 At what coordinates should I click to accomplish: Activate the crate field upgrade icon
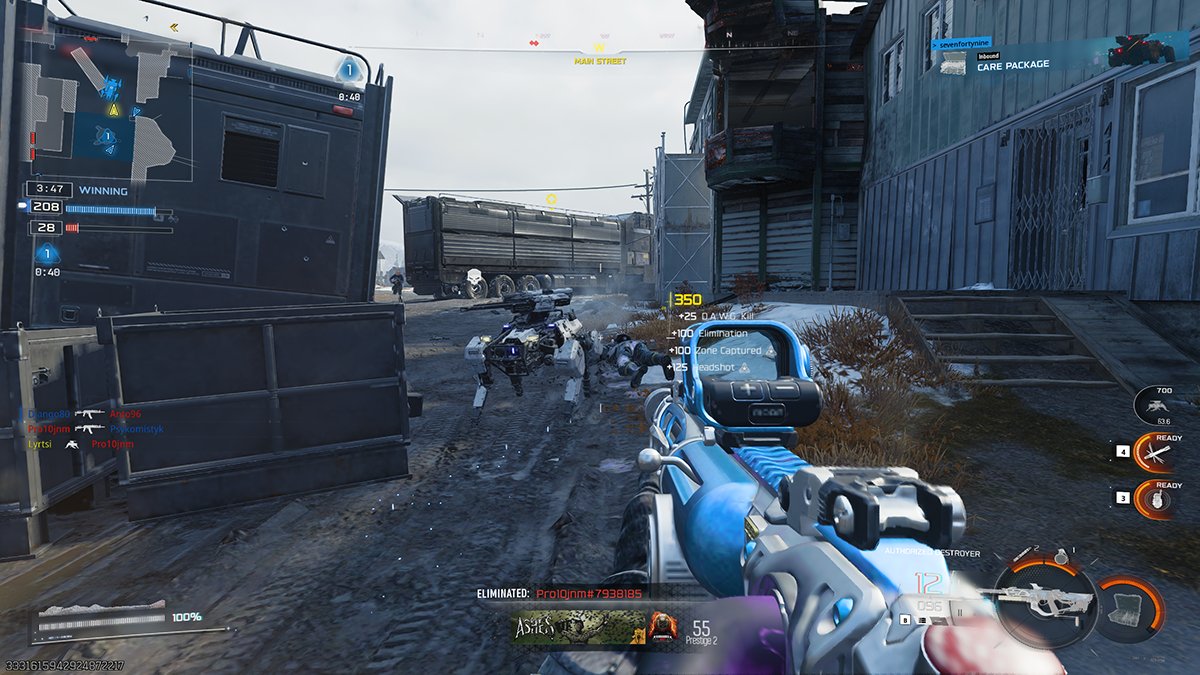1129,607
